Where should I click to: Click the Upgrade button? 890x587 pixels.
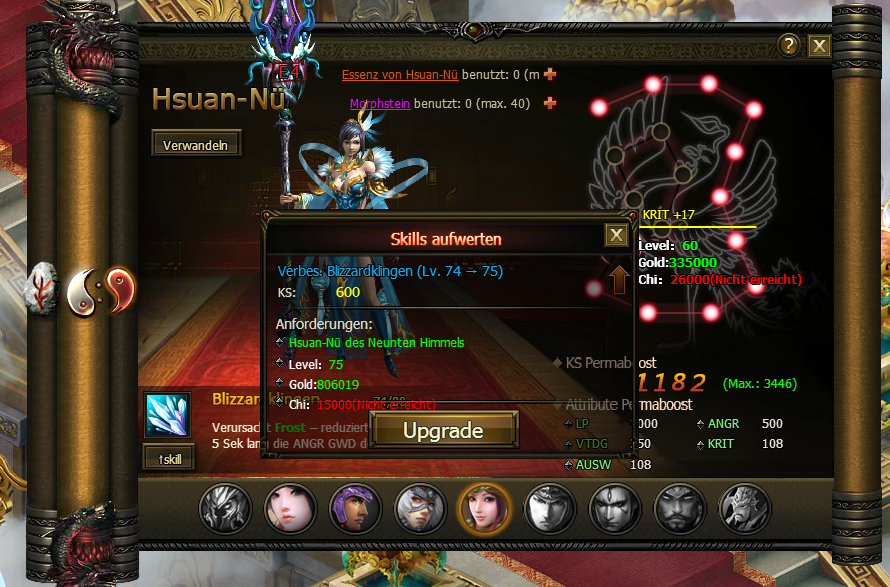tap(443, 431)
